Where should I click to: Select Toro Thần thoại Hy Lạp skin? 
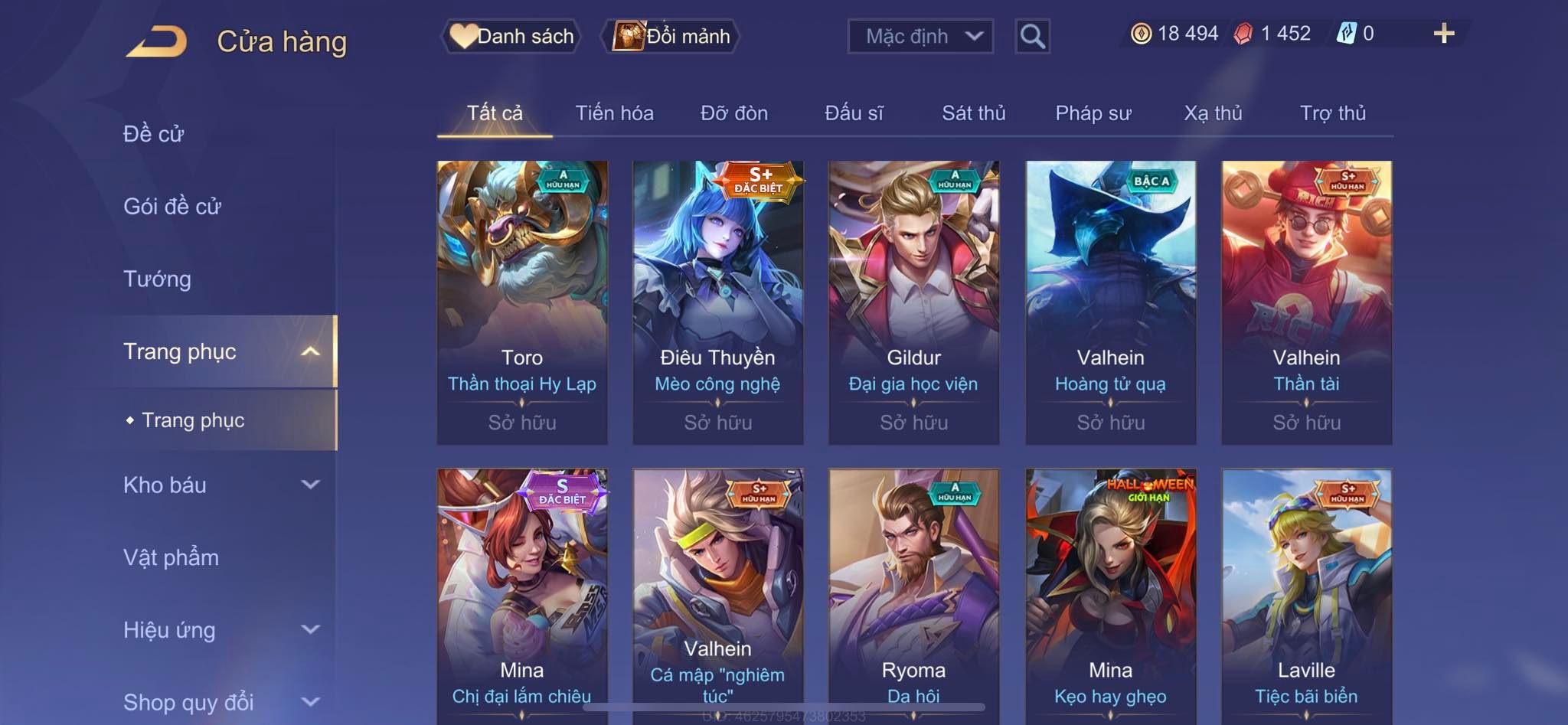[522, 302]
